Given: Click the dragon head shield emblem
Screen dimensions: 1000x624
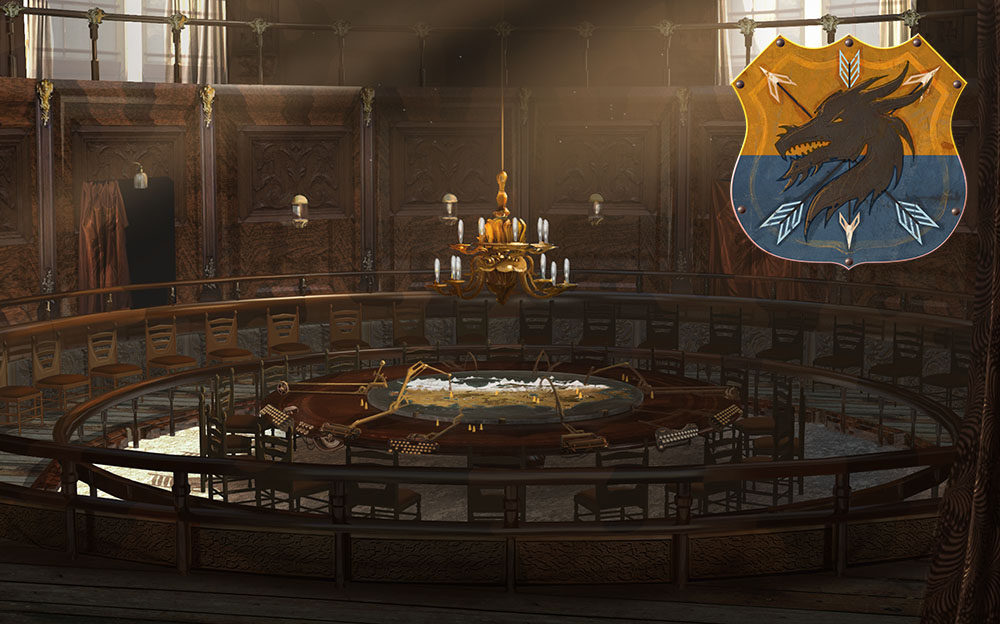Looking at the screenshot, I should click(847, 150).
